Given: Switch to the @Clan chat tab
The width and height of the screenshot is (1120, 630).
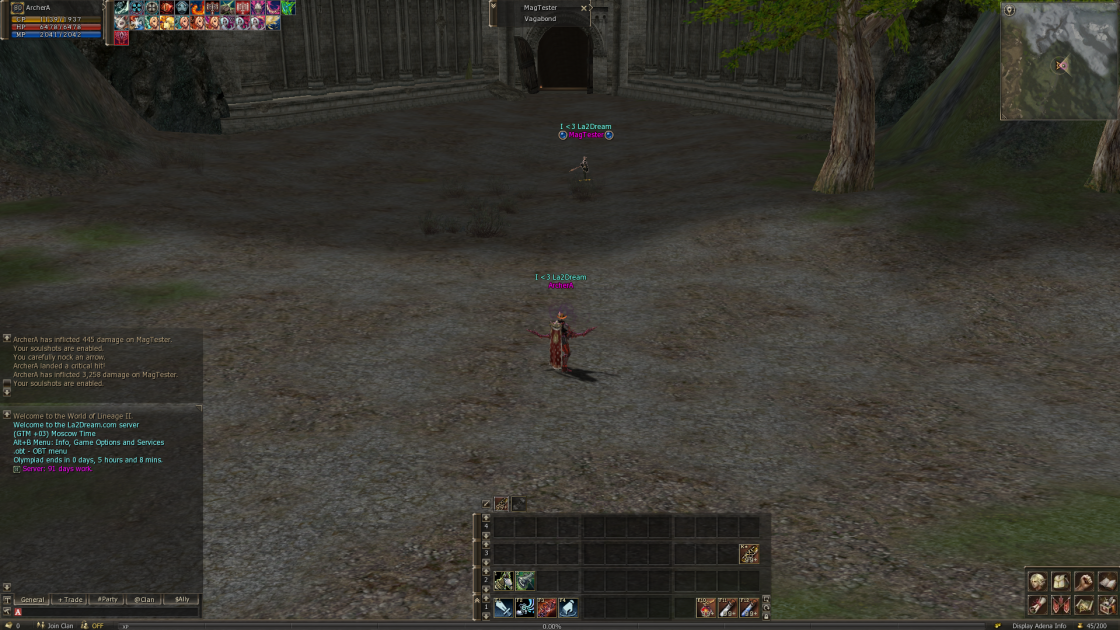Looking at the screenshot, I should [144, 600].
